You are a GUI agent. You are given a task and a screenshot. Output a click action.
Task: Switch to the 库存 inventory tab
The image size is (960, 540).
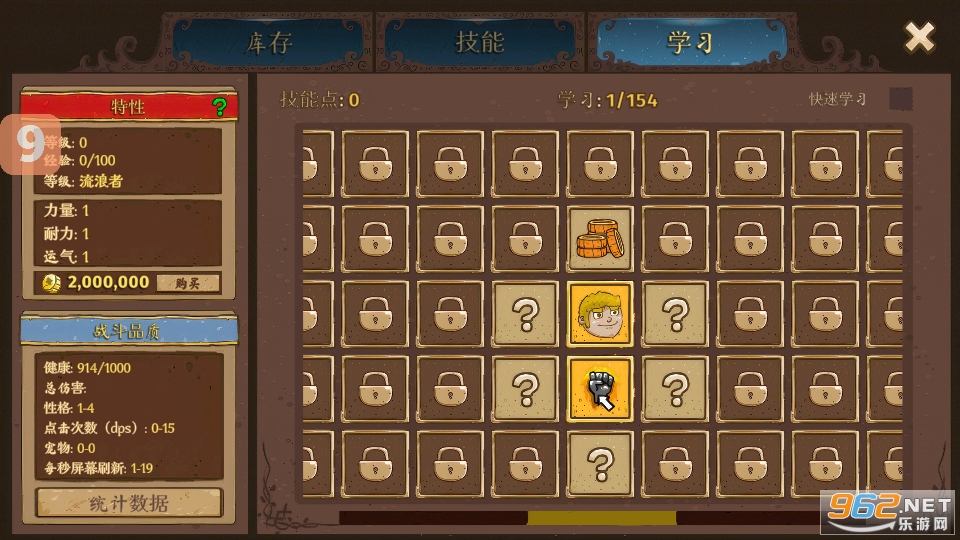268,43
